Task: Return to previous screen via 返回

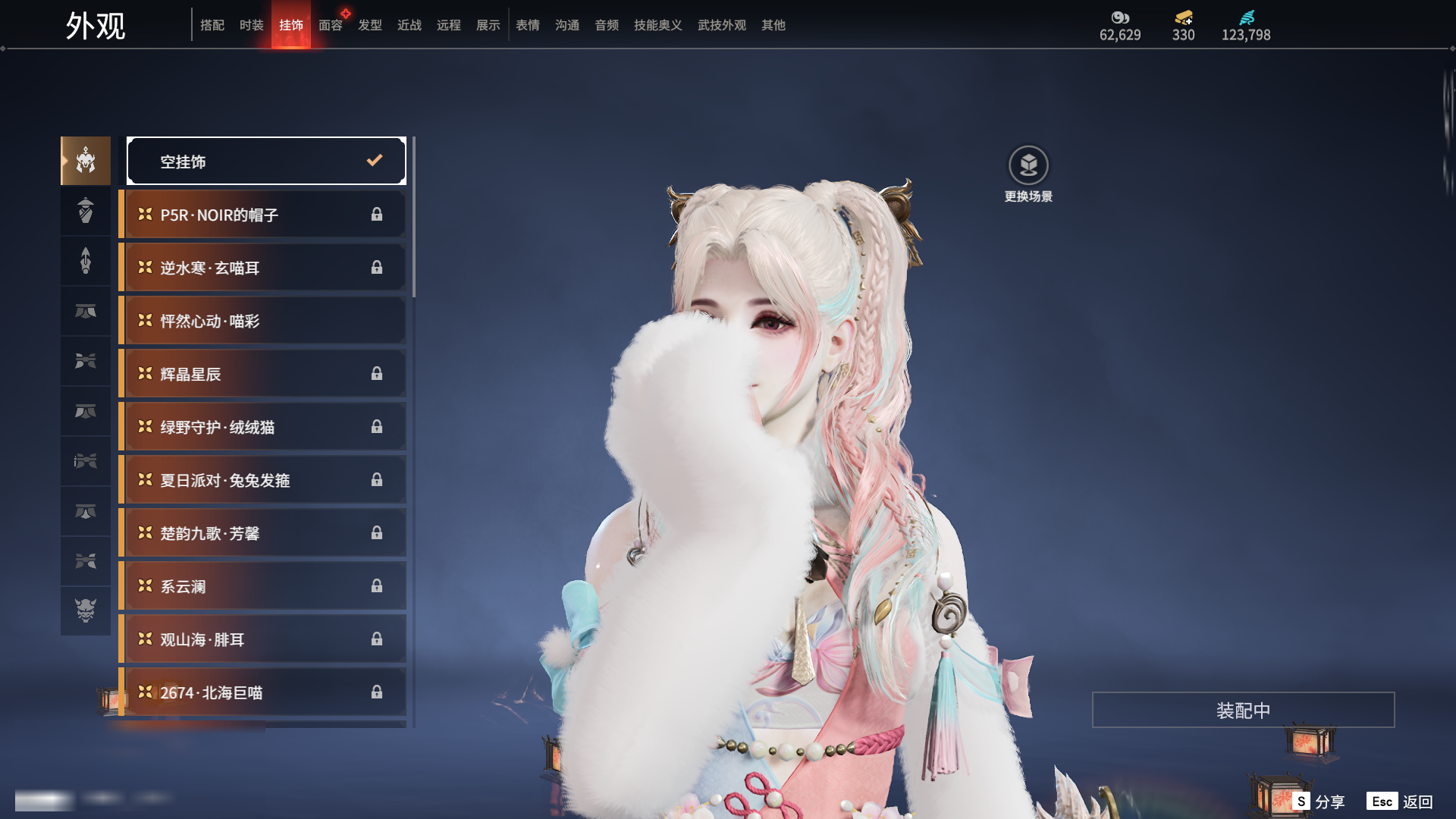Action: coord(1400,802)
